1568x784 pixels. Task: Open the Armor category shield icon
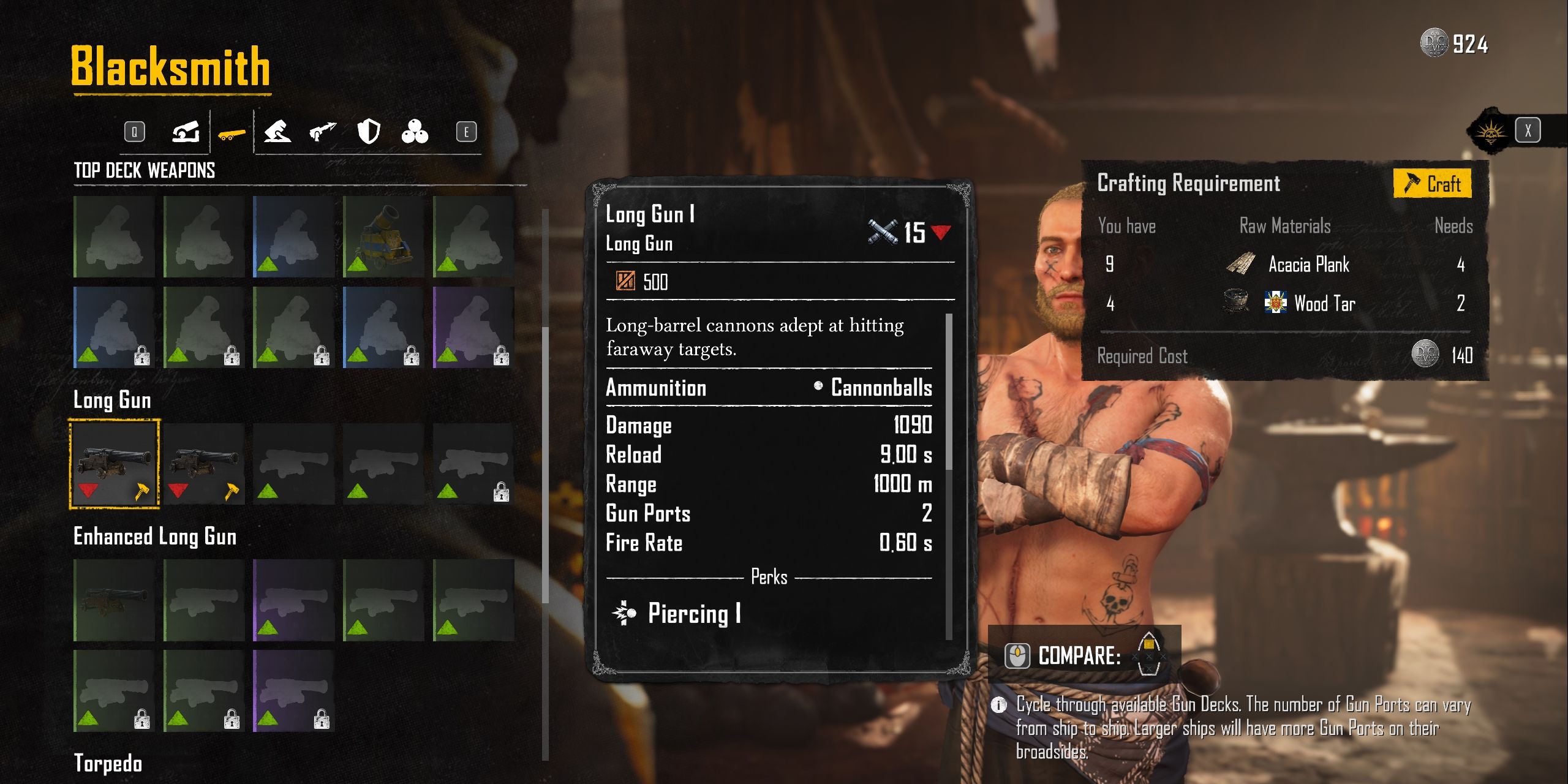[x=368, y=130]
